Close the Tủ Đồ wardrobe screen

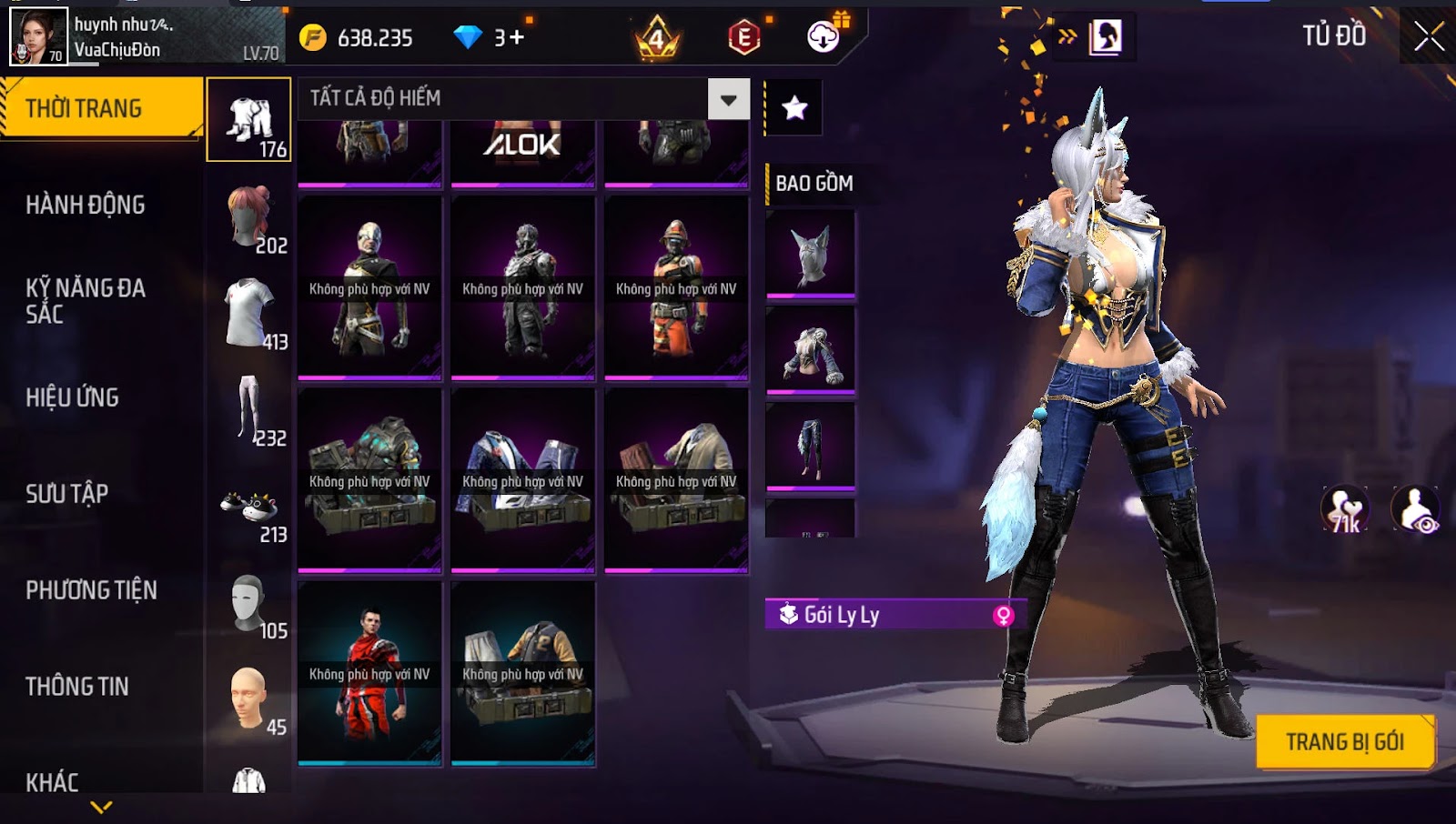pos(1429,36)
